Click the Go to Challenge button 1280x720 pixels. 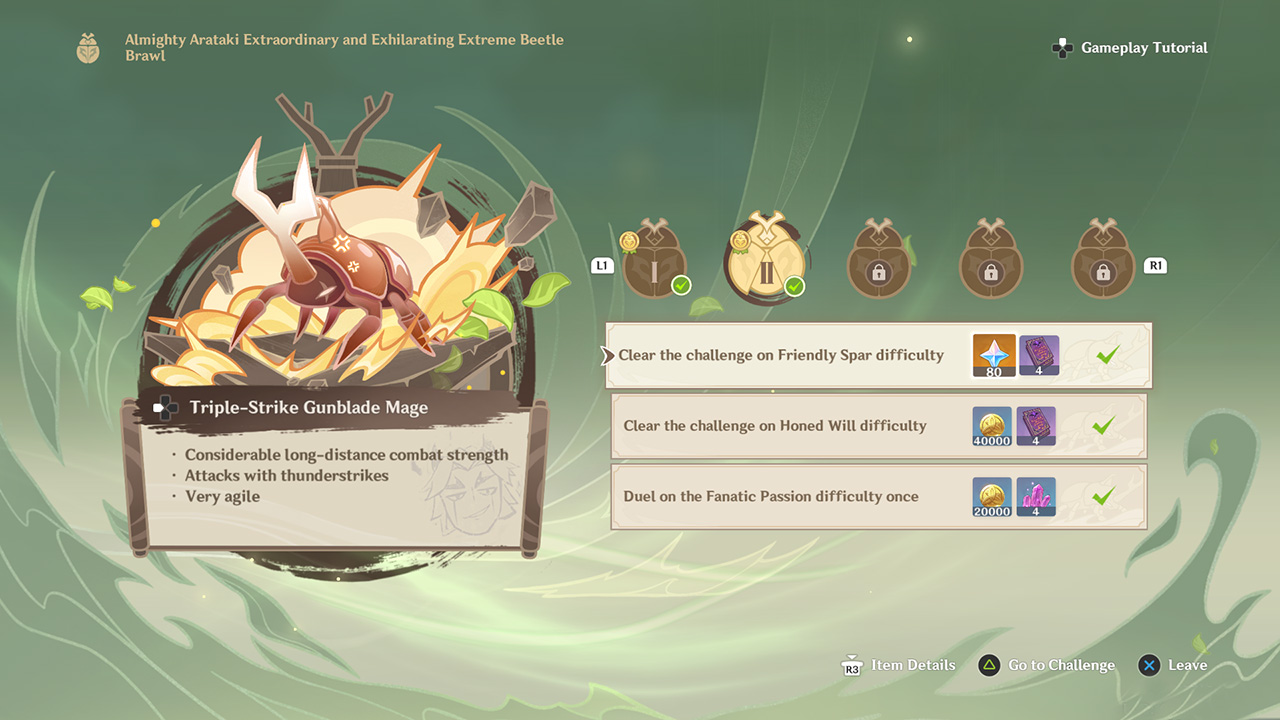(x=1047, y=665)
